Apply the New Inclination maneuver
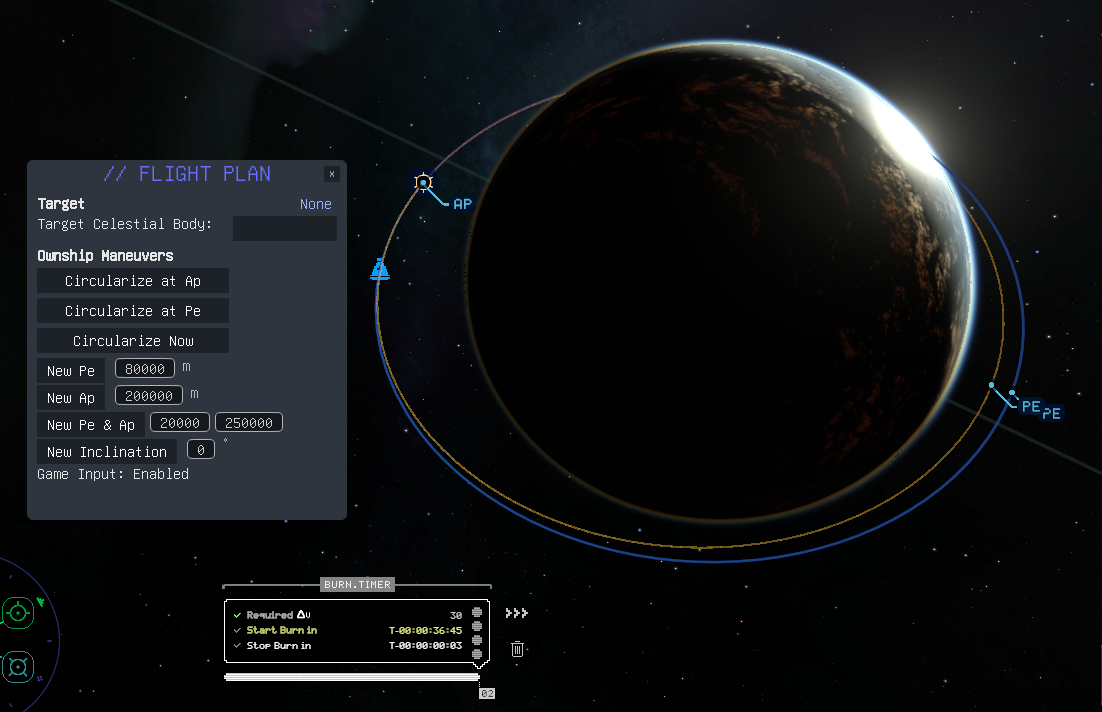The width and height of the screenshot is (1102, 712). click(x=107, y=452)
